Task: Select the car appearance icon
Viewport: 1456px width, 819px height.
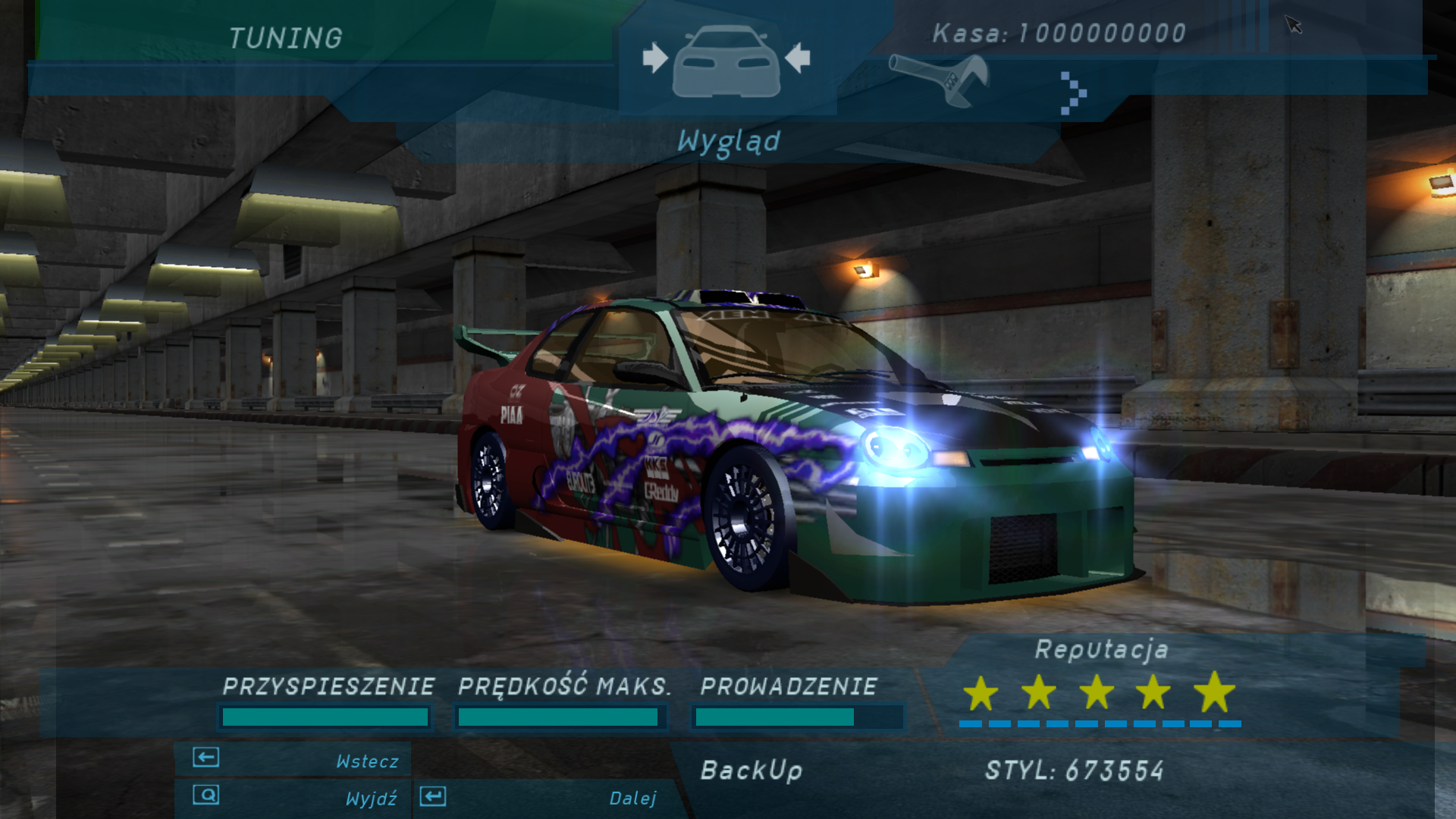Action: (726, 62)
